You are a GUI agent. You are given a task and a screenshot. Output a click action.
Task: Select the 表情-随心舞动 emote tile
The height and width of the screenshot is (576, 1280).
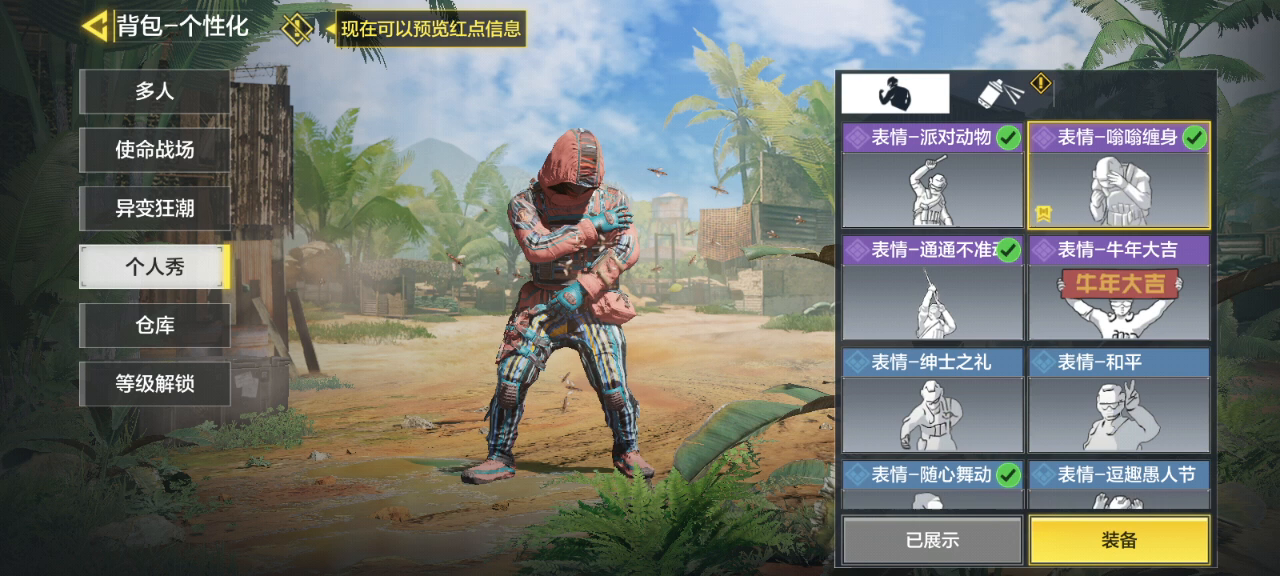[932, 485]
